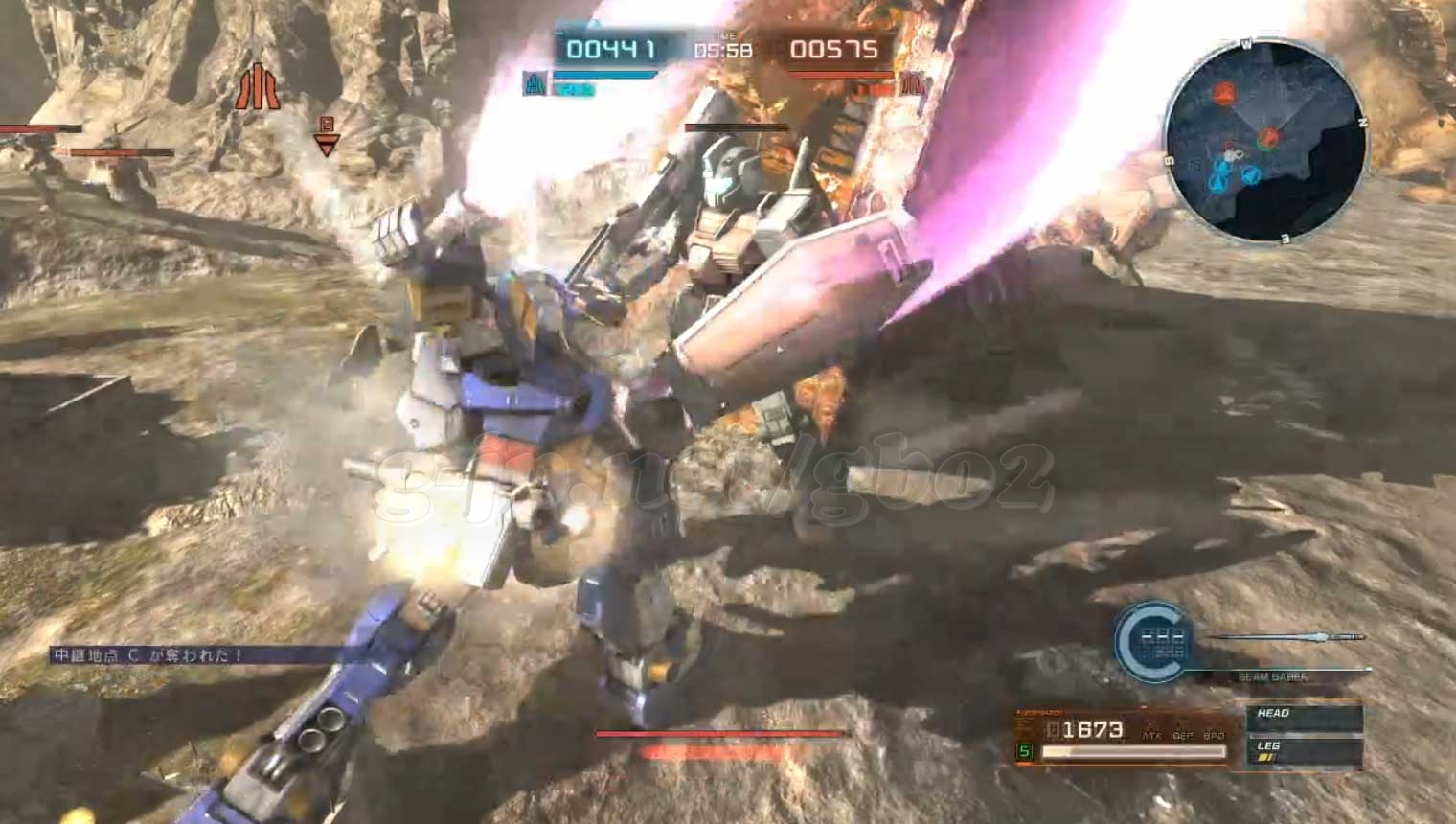
Task: Click the circular blue C gauge
Action: (1153, 642)
